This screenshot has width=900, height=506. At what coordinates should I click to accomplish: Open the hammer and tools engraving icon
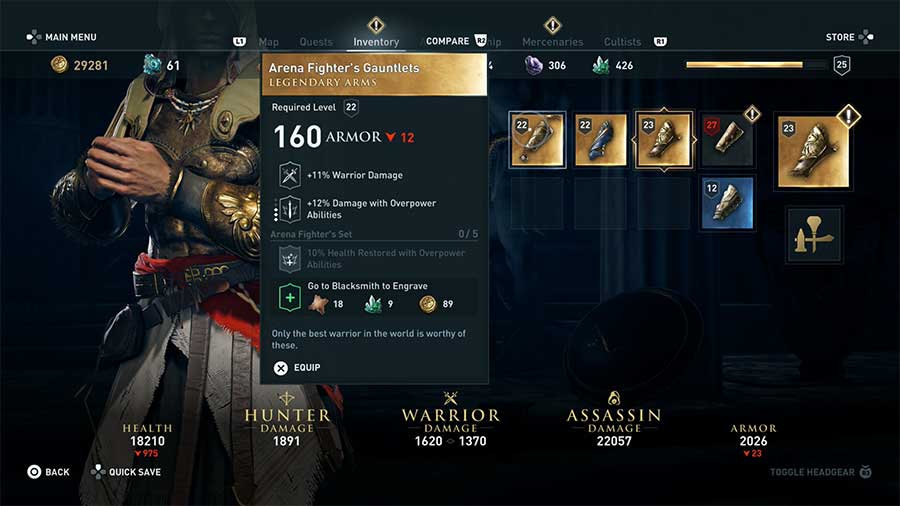click(x=814, y=235)
